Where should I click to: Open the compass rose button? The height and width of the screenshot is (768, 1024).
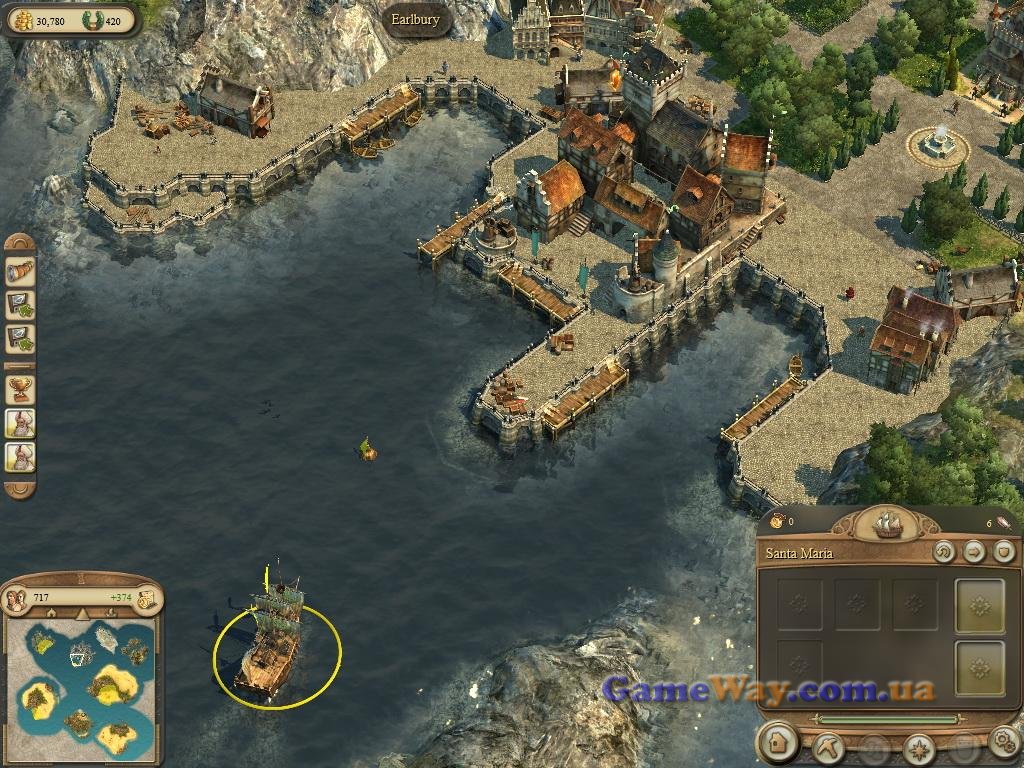pos(918,747)
